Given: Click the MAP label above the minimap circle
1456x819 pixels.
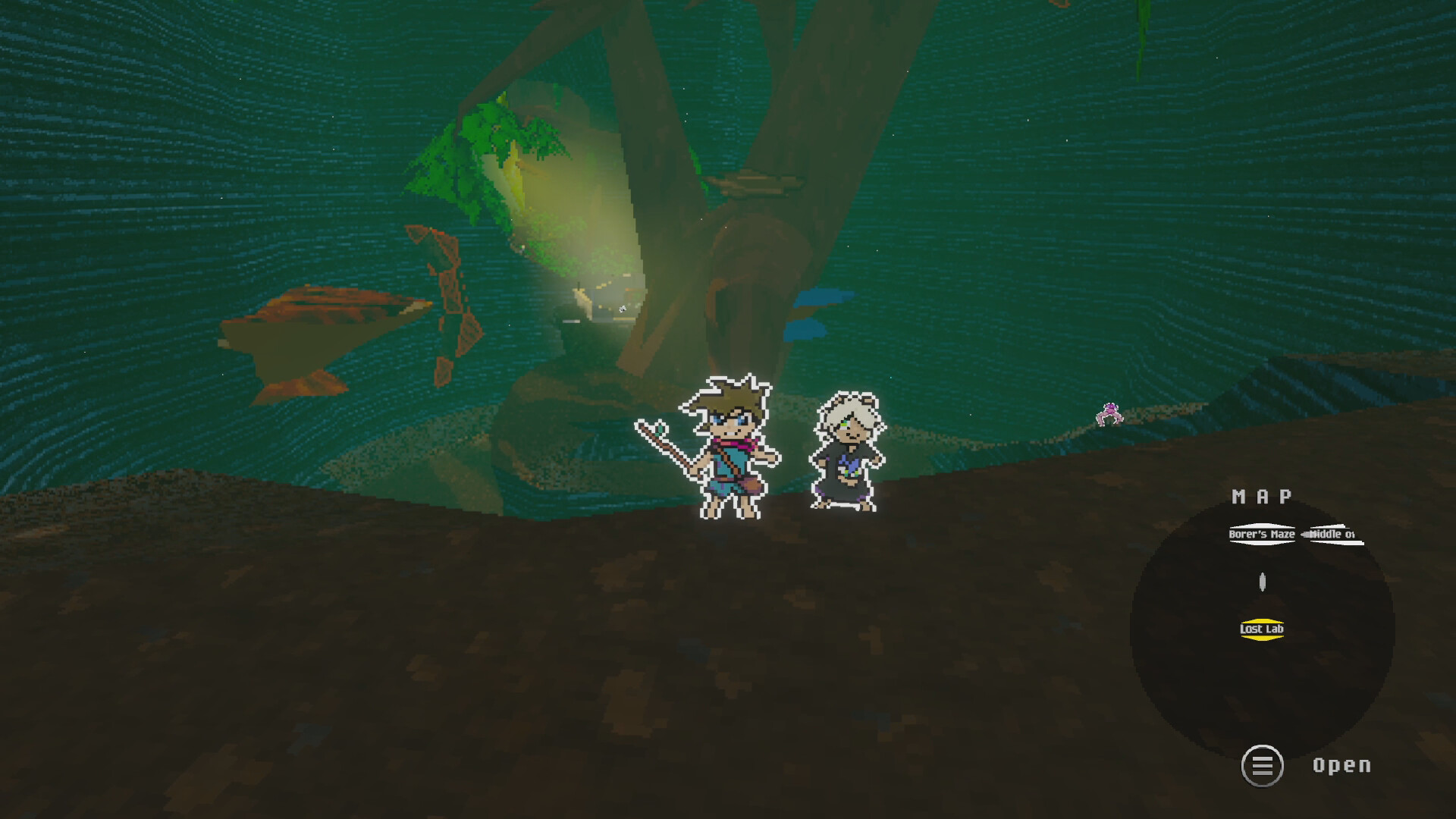Looking at the screenshot, I should (1262, 498).
